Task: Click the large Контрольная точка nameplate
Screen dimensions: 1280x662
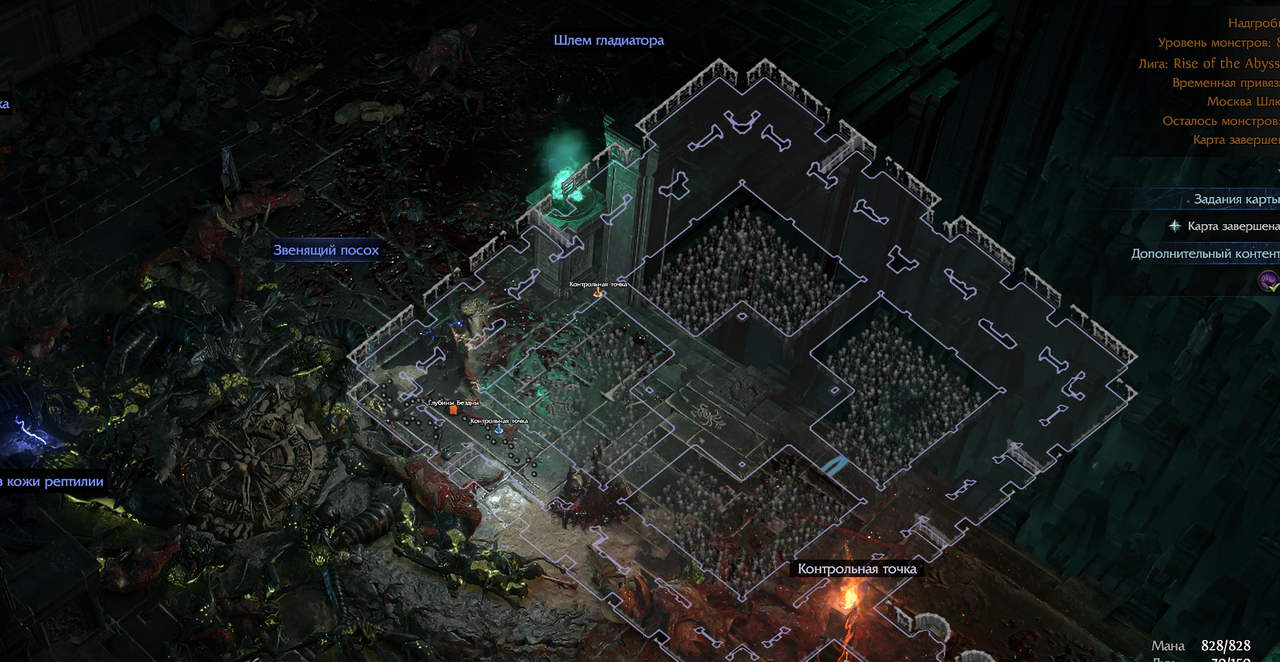Action: pyautogui.click(x=857, y=569)
